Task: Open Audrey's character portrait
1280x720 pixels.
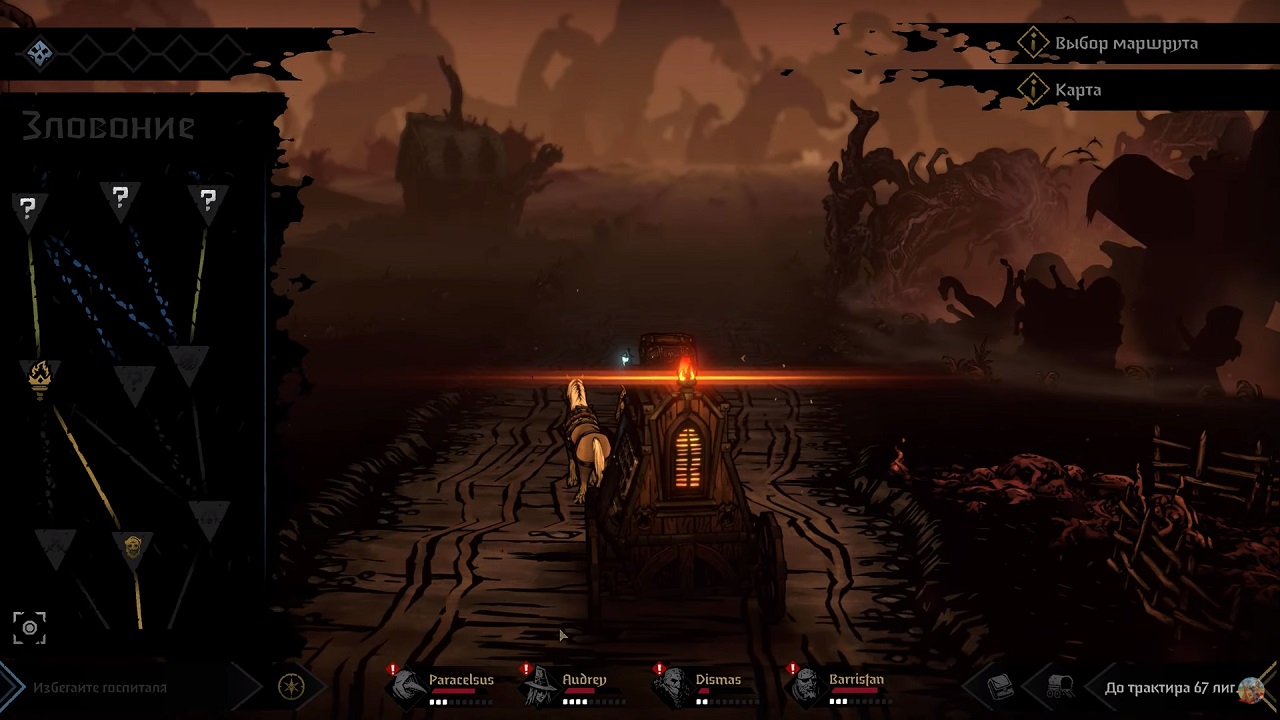Action: pyautogui.click(x=537, y=686)
